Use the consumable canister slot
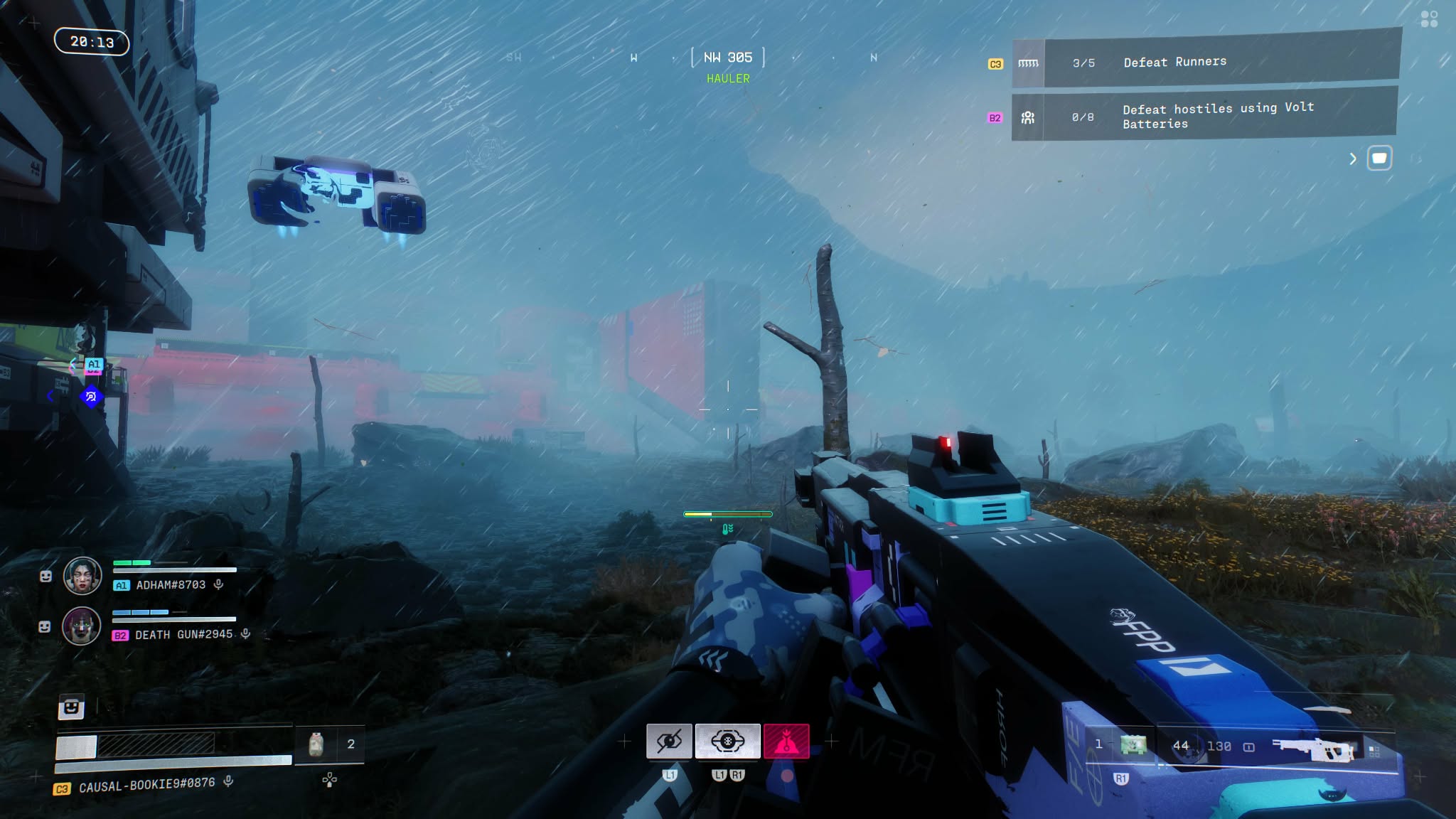 coord(316,744)
